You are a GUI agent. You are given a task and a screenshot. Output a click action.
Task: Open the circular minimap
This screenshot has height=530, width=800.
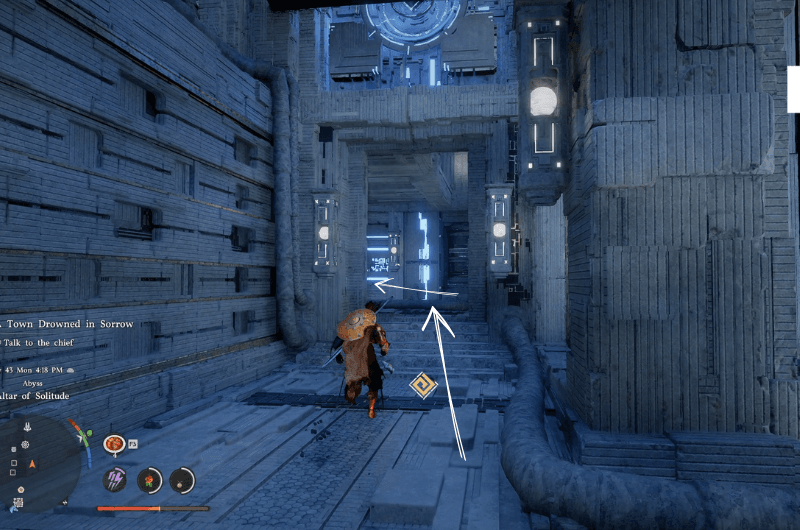pos(38,464)
